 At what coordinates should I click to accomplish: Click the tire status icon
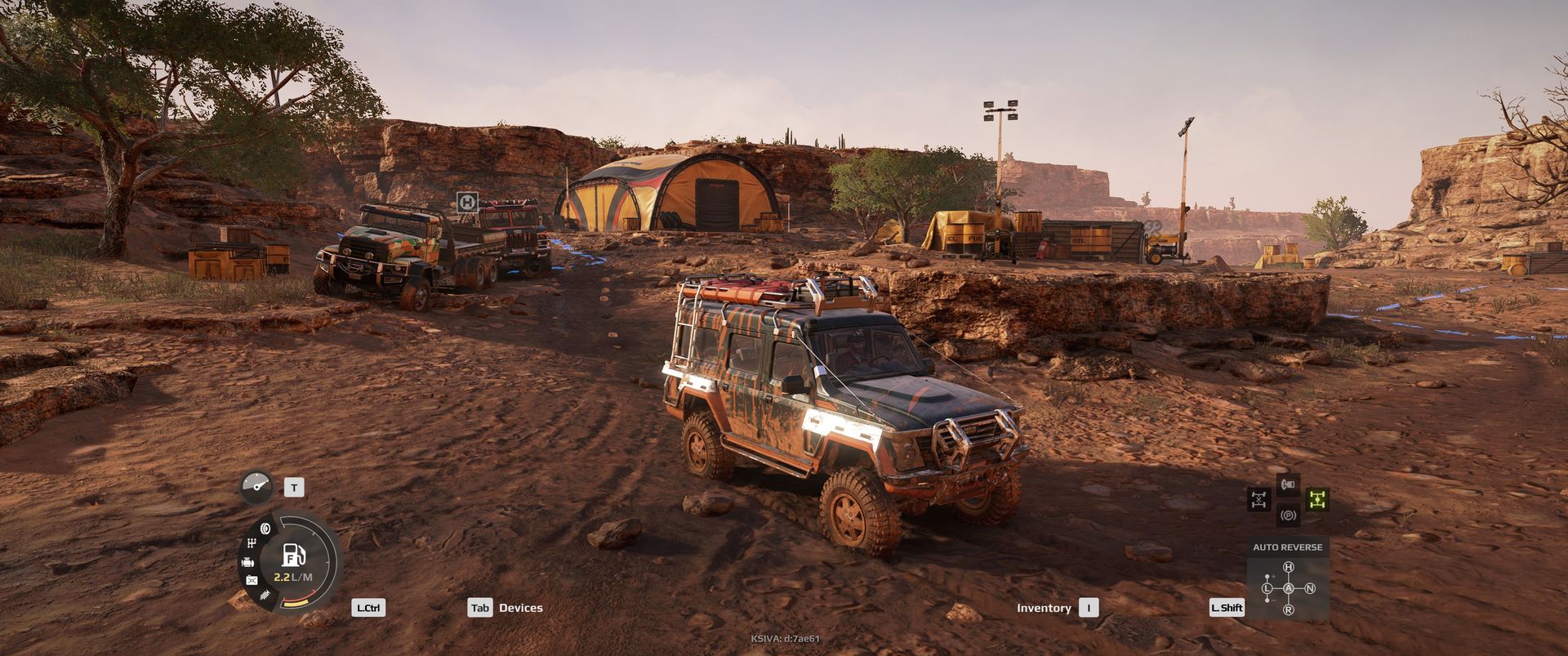click(x=265, y=528)
